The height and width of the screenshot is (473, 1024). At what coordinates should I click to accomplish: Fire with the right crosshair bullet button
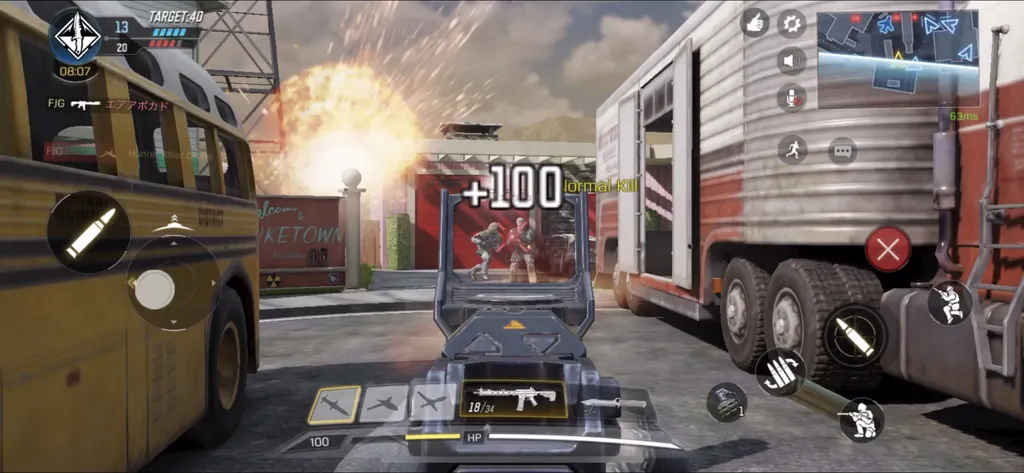(855, 335)
